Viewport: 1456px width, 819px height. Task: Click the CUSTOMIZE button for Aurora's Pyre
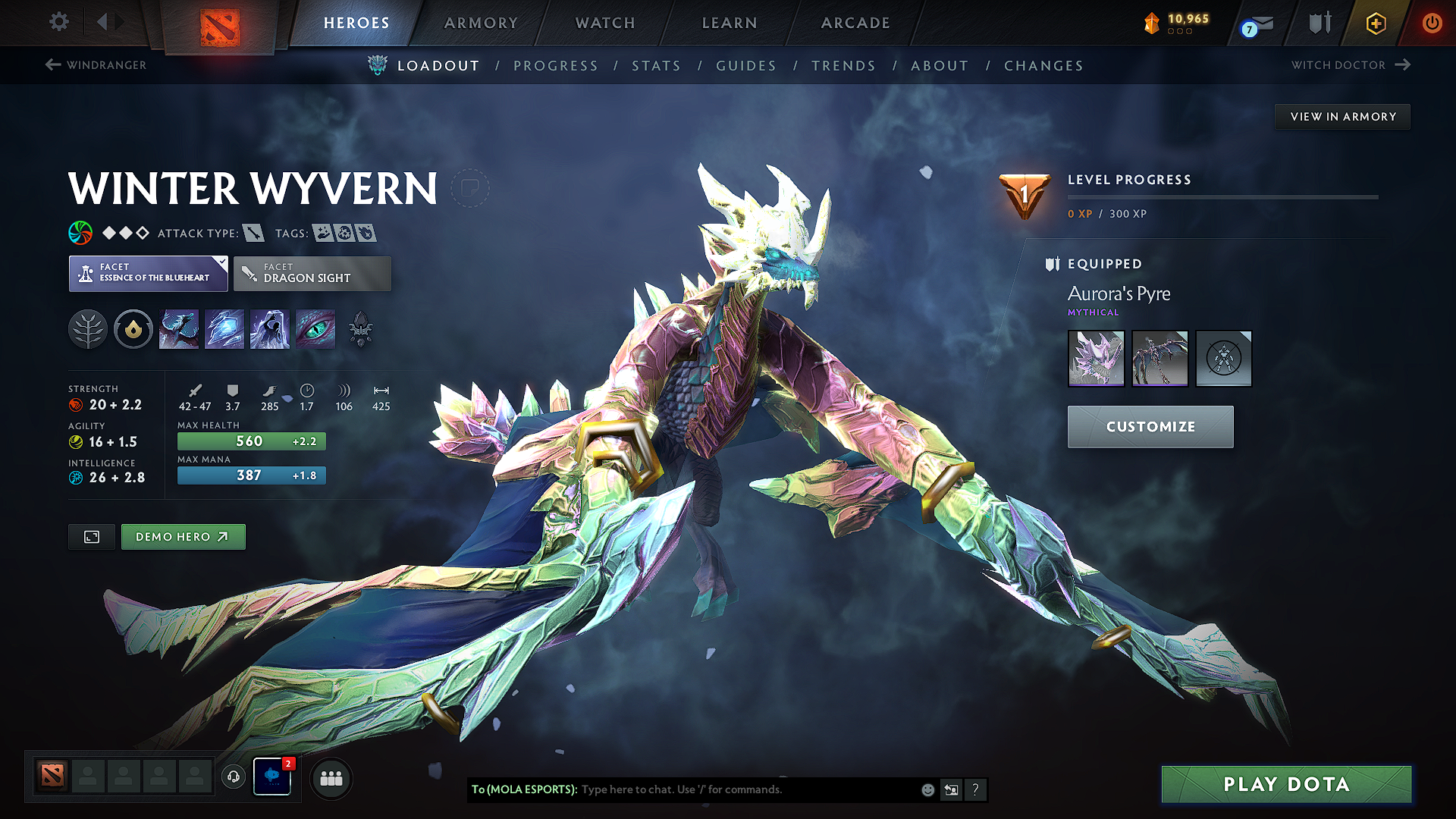1150,426
